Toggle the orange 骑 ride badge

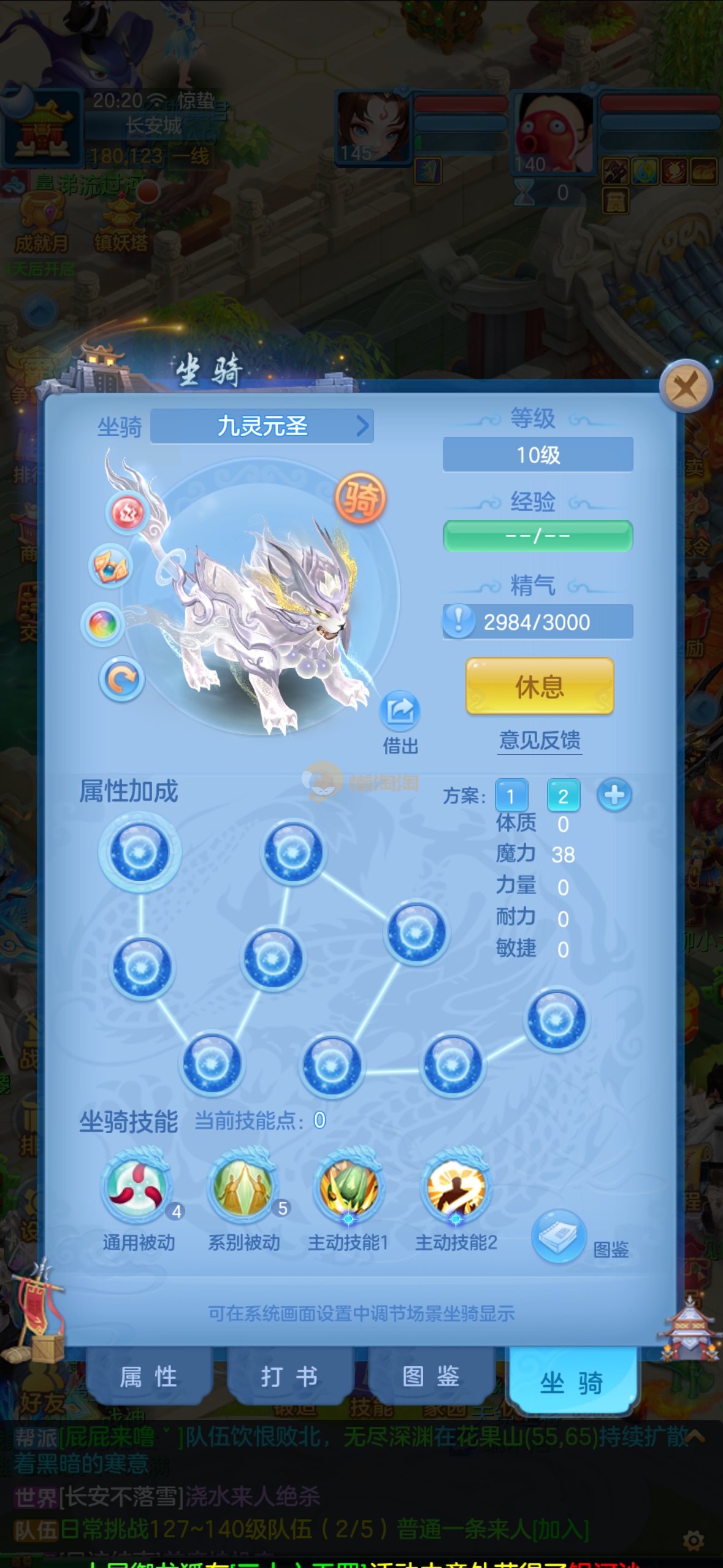tap(361, 498)
